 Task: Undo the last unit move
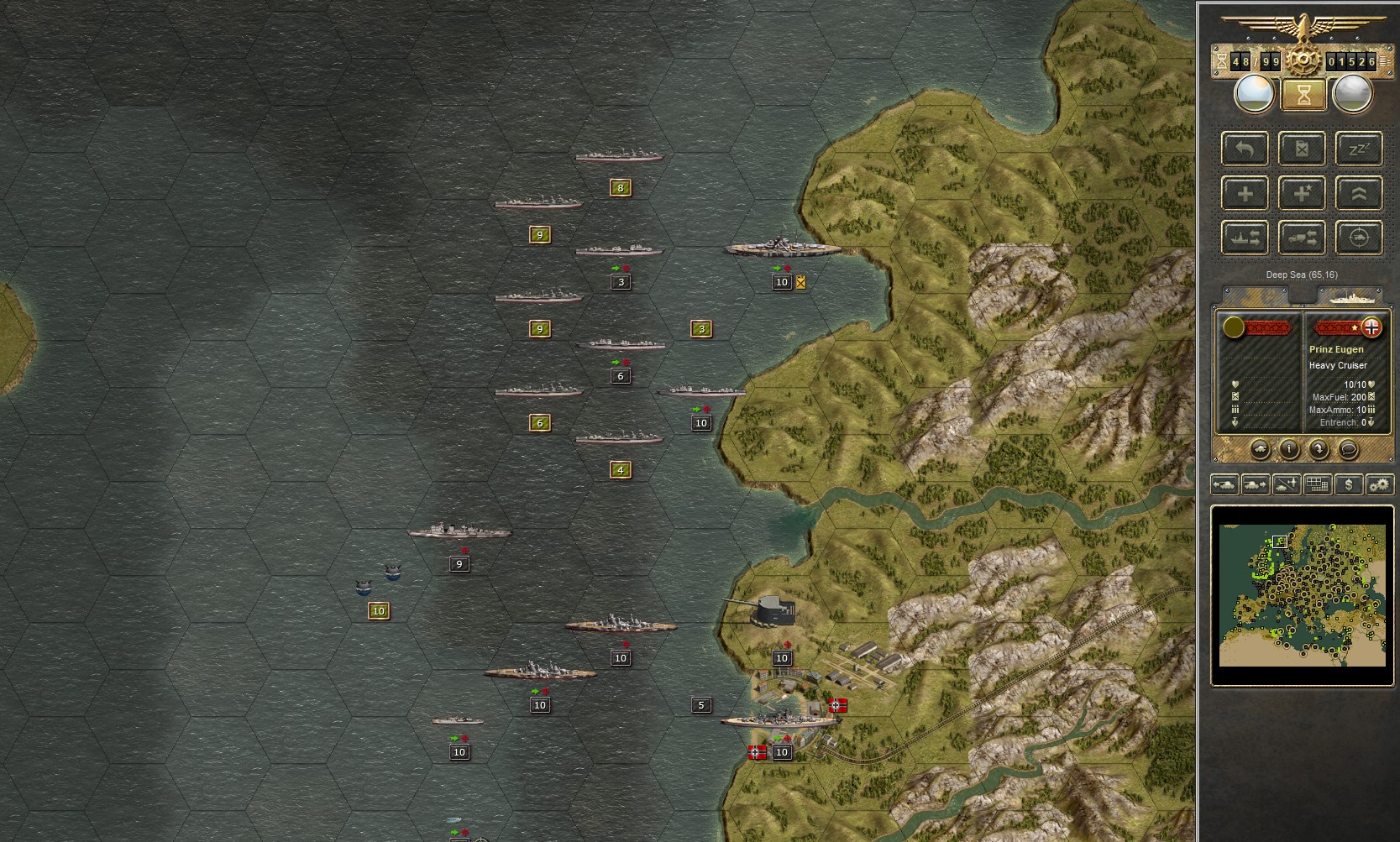[1245, 149]
